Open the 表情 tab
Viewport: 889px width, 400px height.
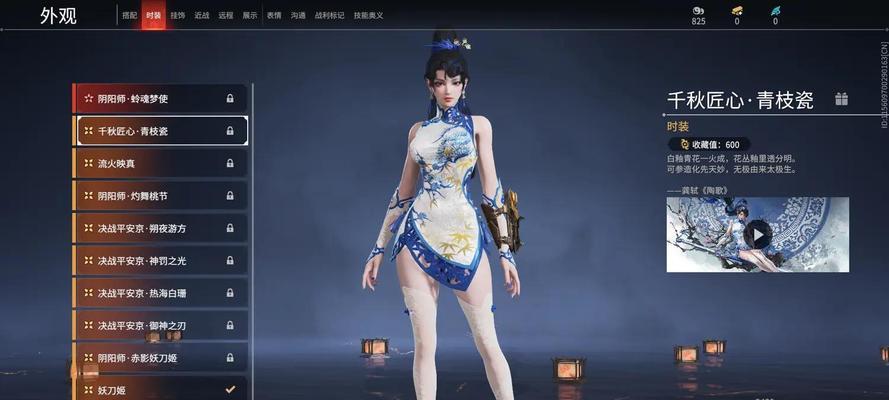pyautogui.click(x=274, y=16)
